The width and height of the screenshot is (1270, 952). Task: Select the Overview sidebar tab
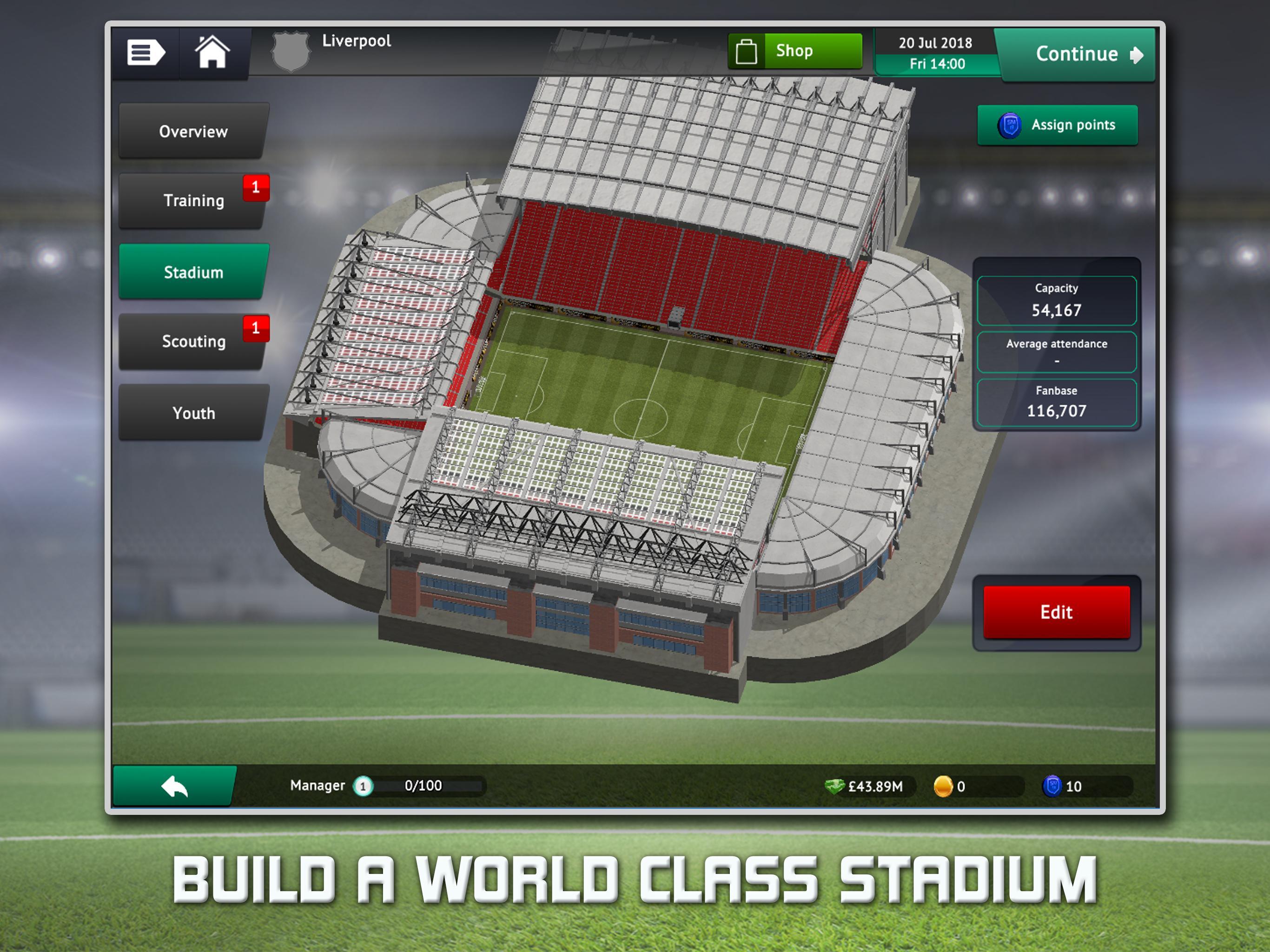pyautogui.click(x=192, y=132)
